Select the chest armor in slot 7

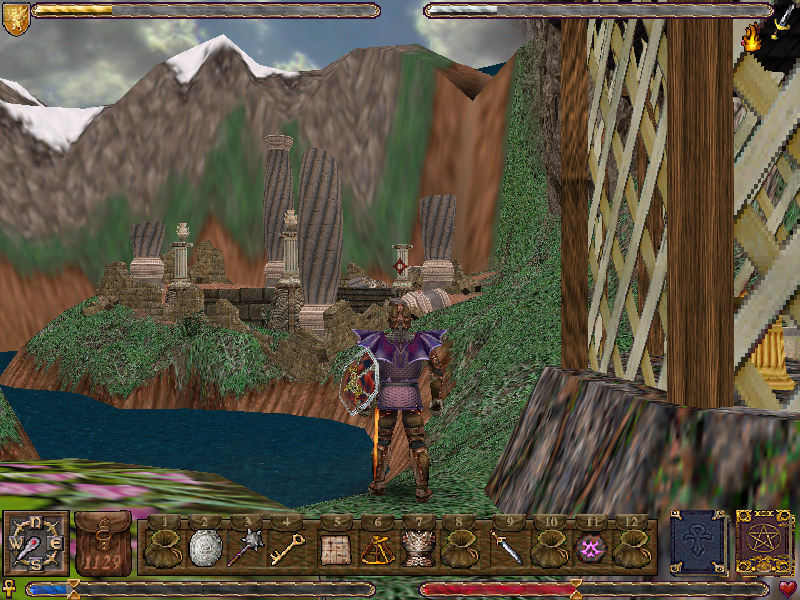point(417,548)
